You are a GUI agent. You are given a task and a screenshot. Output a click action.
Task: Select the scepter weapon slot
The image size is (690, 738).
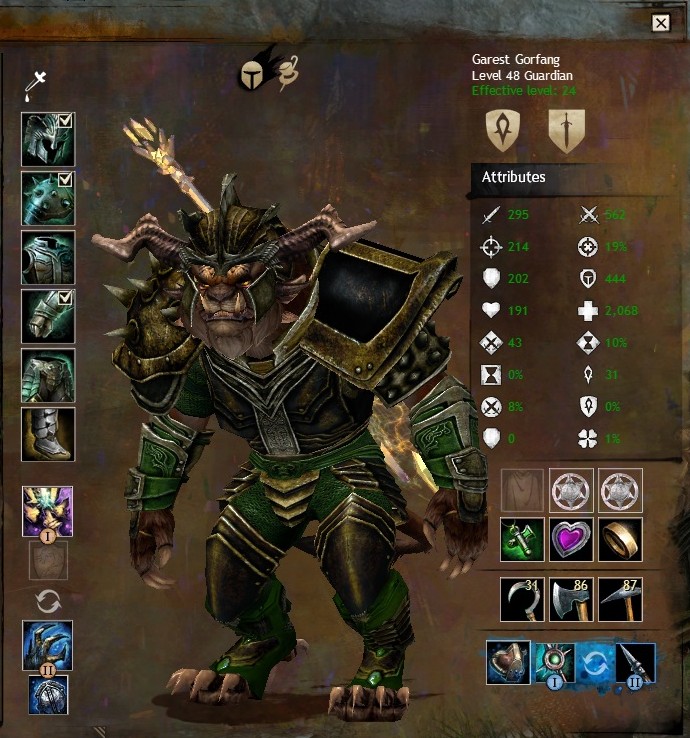coord(47,512)
